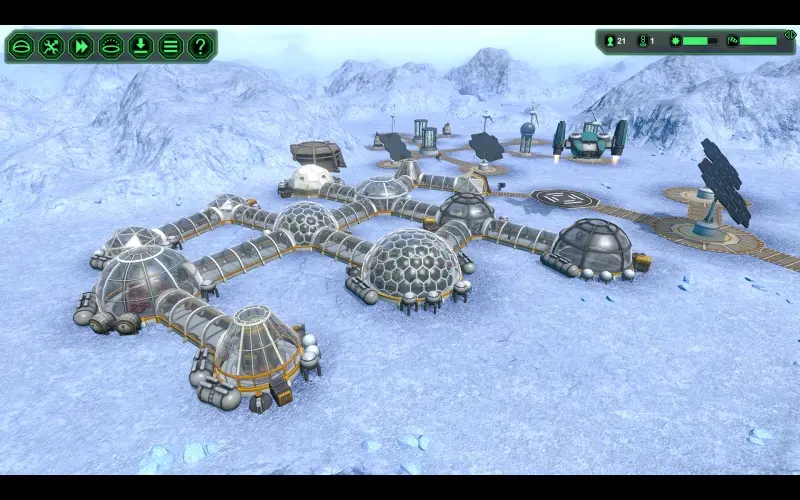The image size is (800, 500).
Task: Open the three-line main menu
Action: click(x=171, y=46)
